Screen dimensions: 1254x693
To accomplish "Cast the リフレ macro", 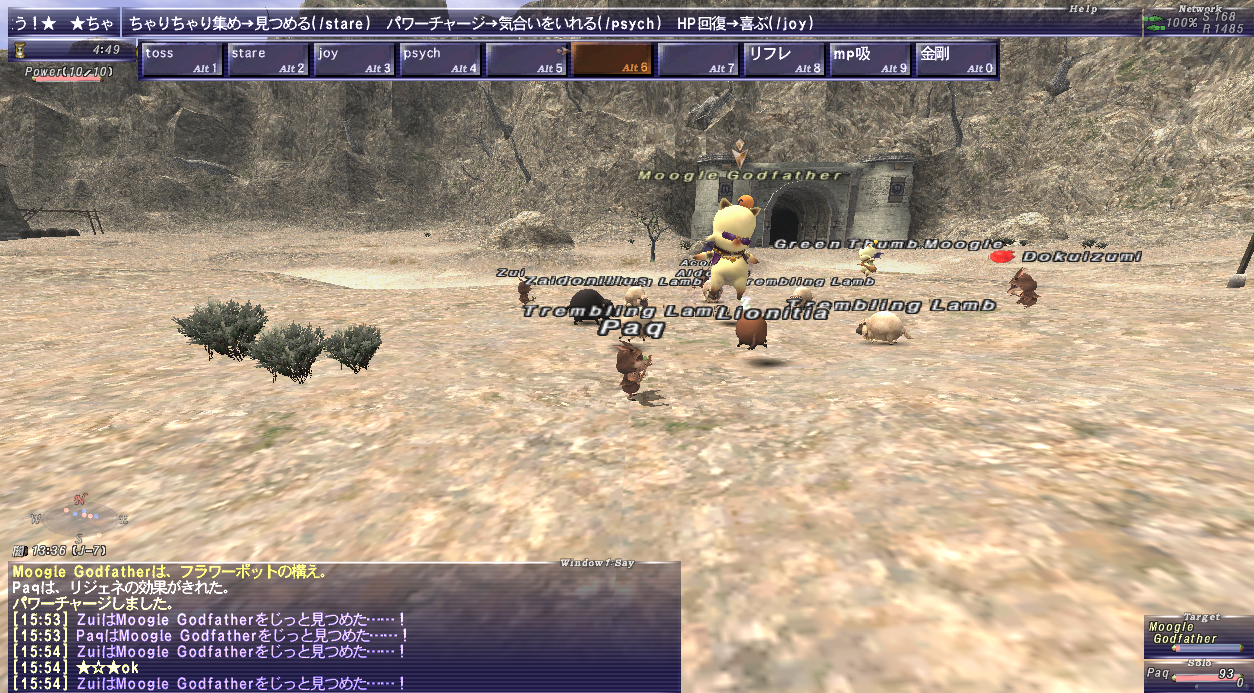I will [x=784, y=60].
